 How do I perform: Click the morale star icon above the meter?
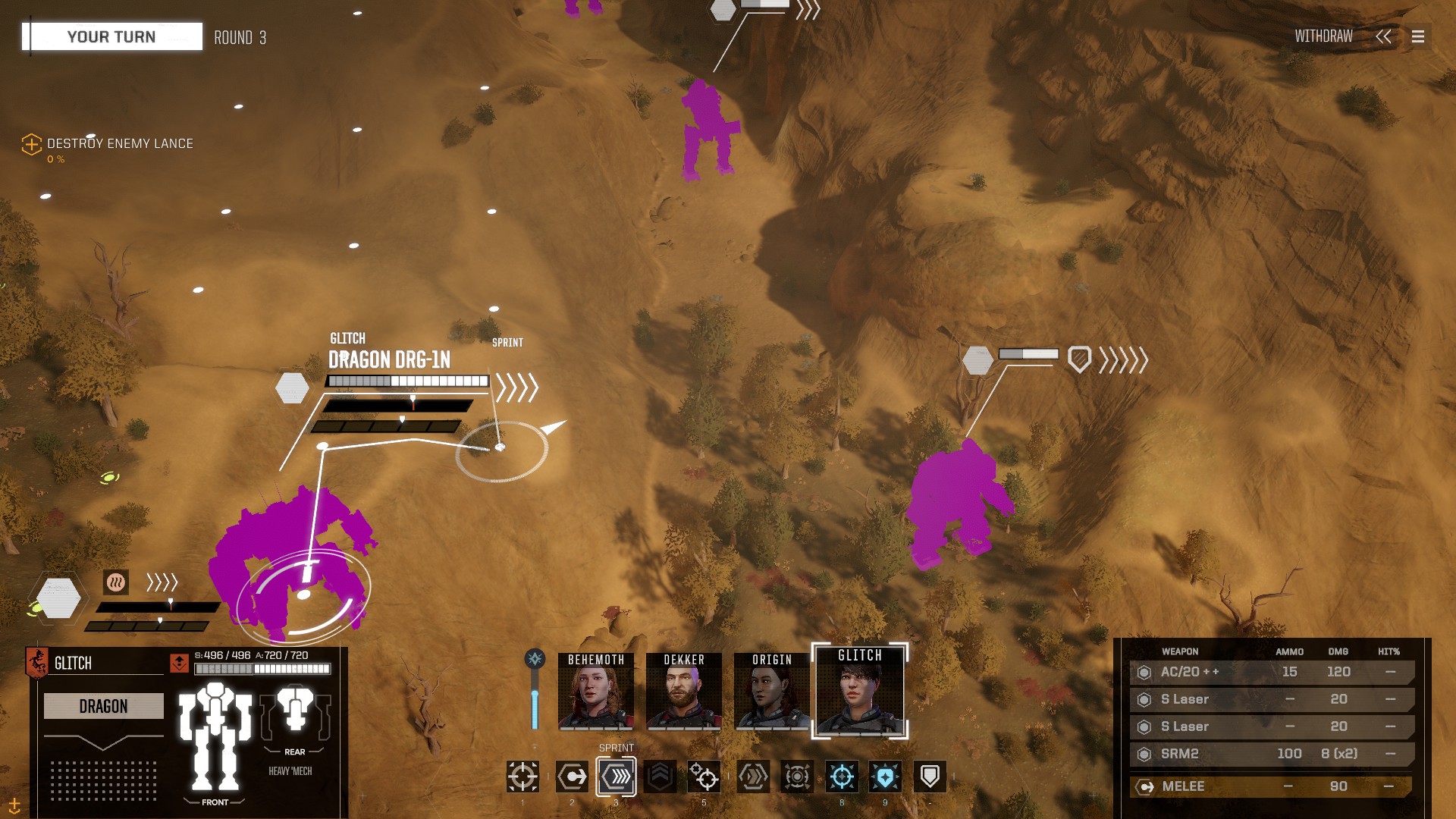(x=535, y=658)
